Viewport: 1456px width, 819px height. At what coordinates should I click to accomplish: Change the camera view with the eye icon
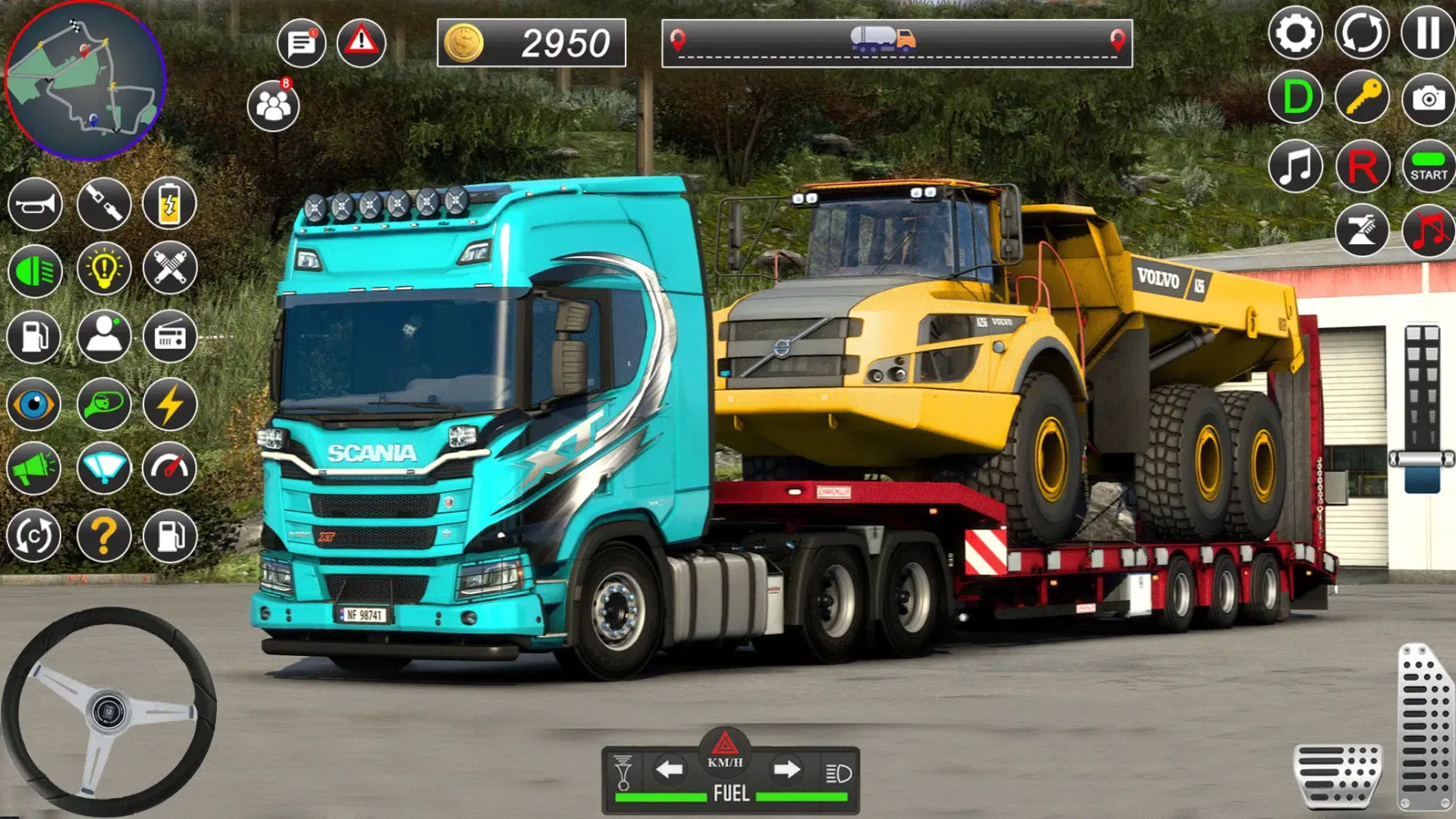34,405
